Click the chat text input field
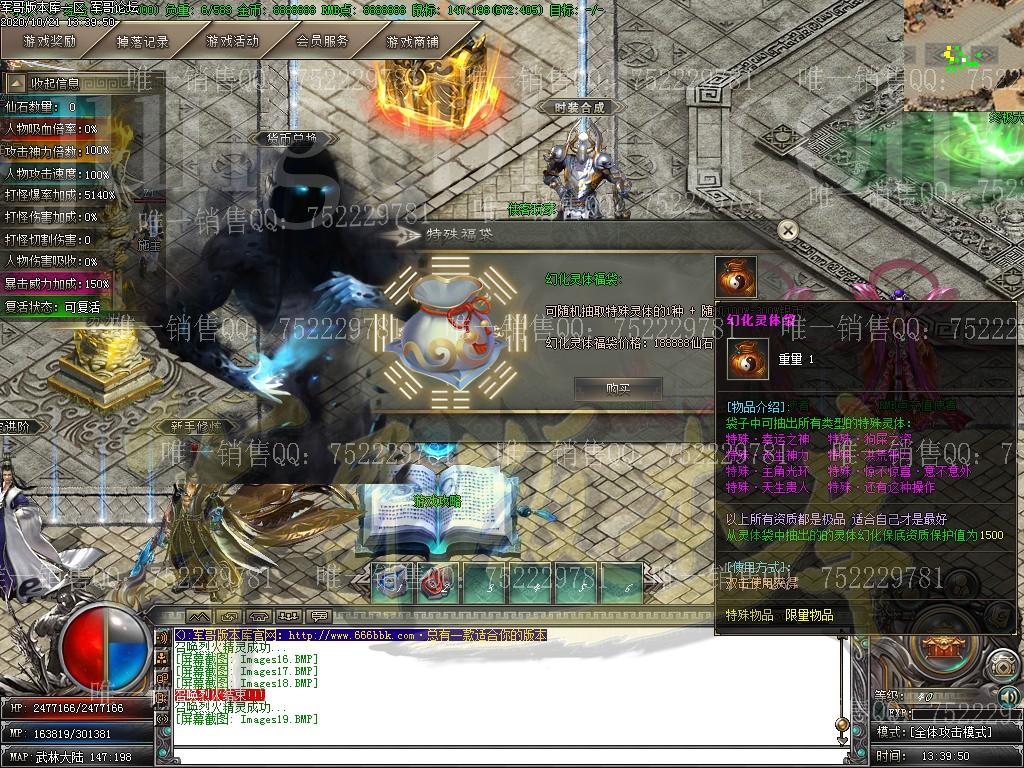This screenshot has width=1024, height=768. [x=500, y=755]
